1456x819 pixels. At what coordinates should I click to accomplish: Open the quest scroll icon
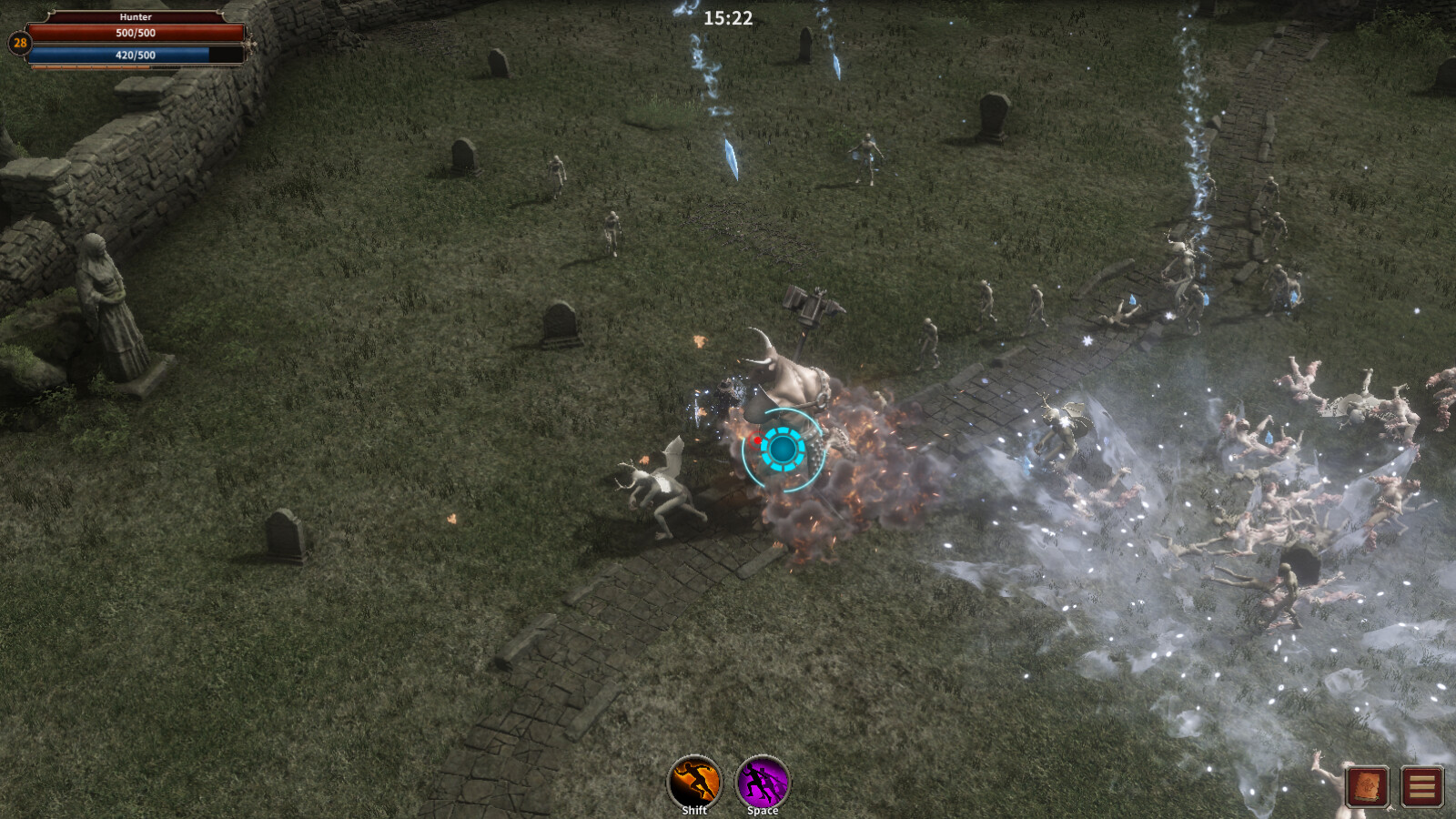(1368, 786)
